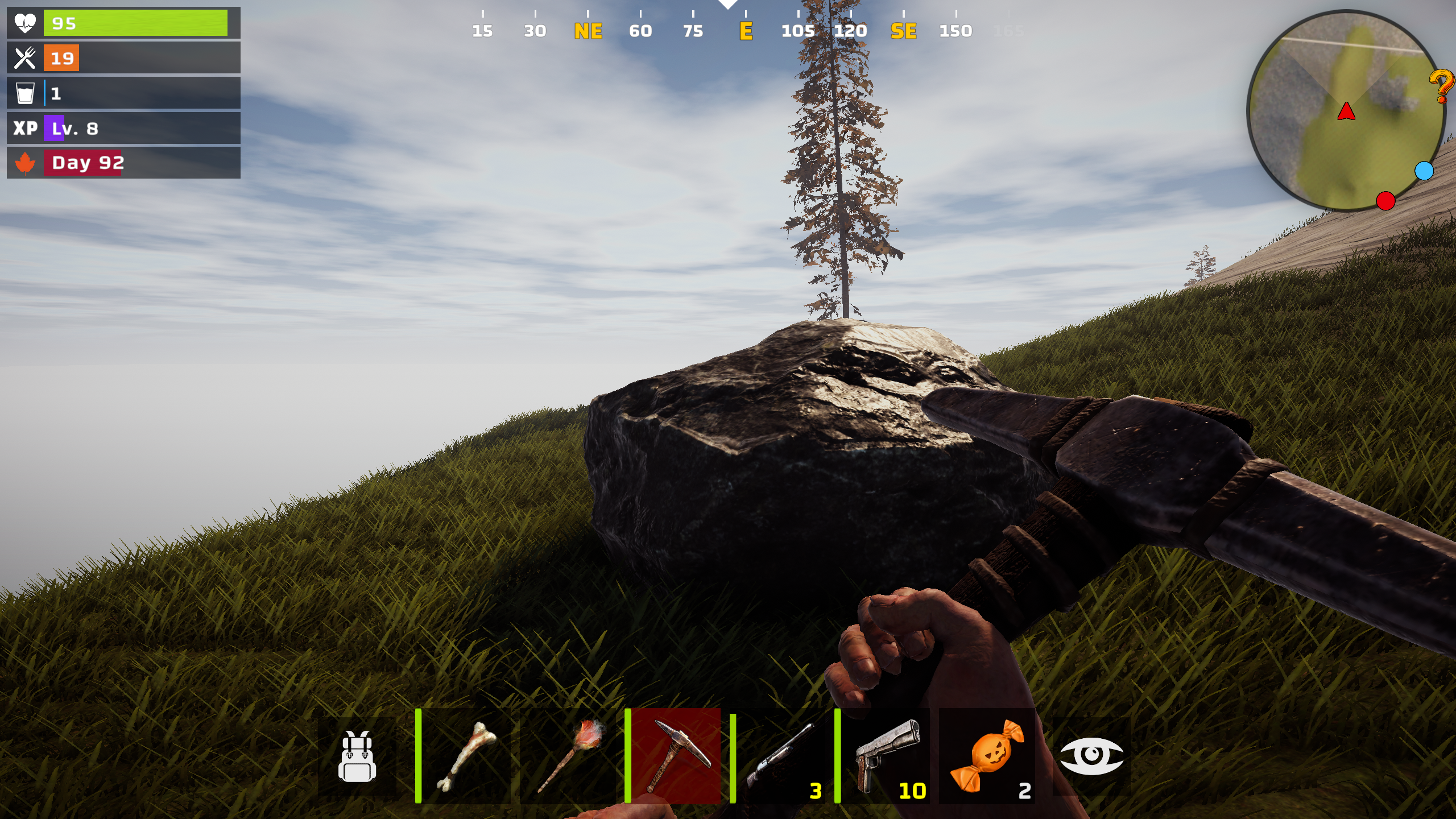Click the fork and knife hunger icon
This screenshot has width=1456, height=819.
[26, 57]
